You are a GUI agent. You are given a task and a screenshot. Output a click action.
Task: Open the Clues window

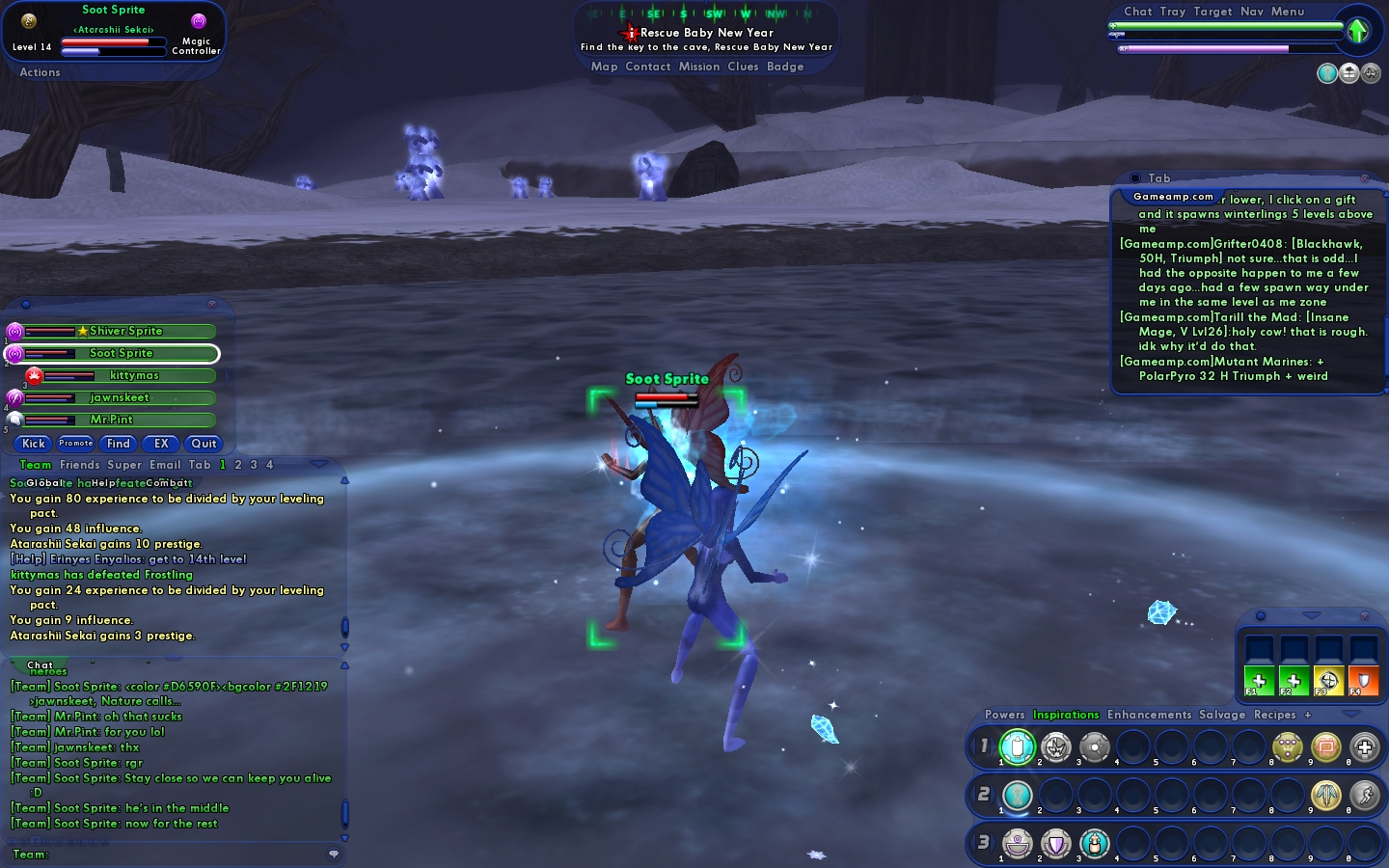pos(743,67)
